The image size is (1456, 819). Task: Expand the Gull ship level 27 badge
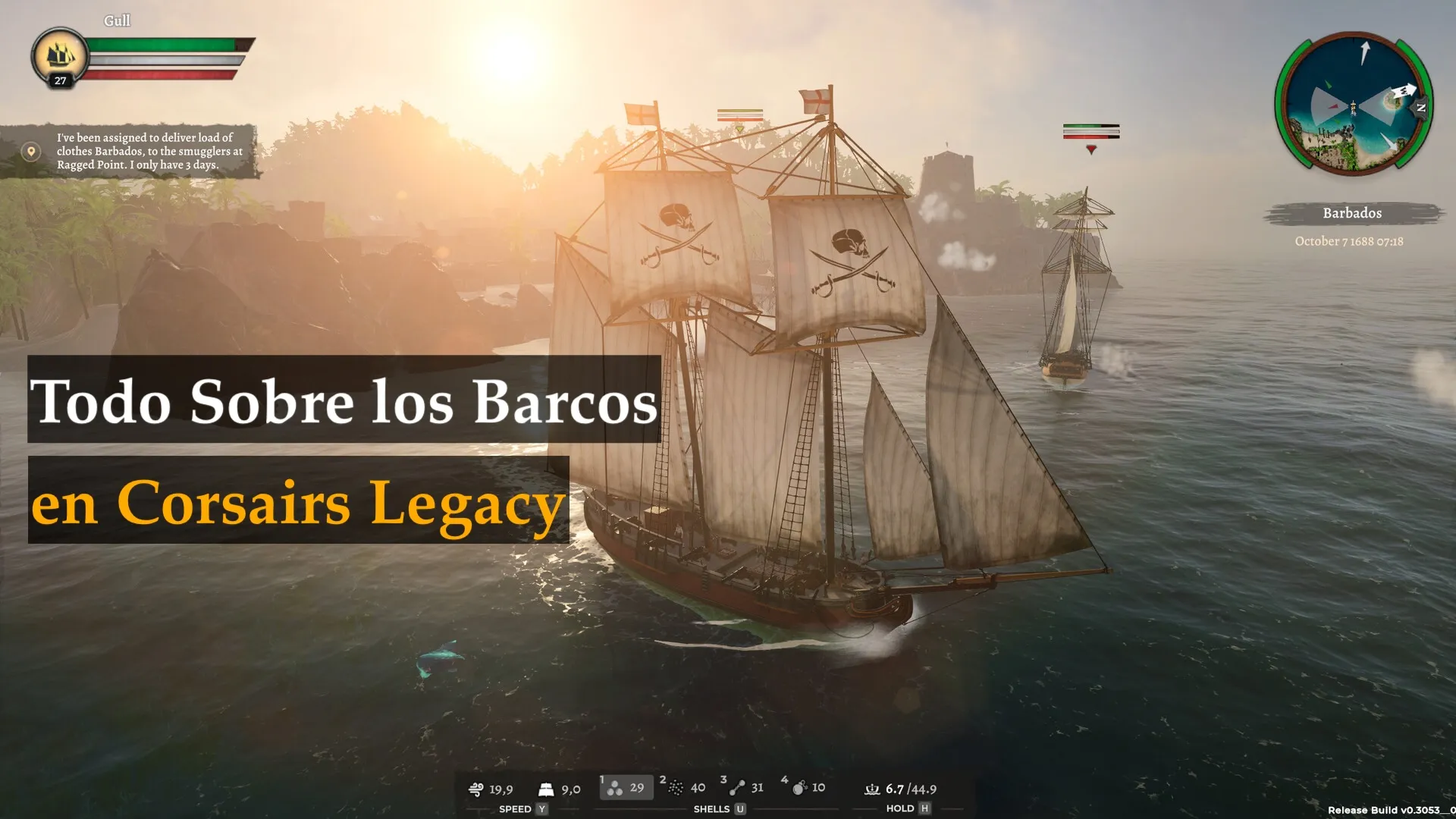click(x=59, y=82)
